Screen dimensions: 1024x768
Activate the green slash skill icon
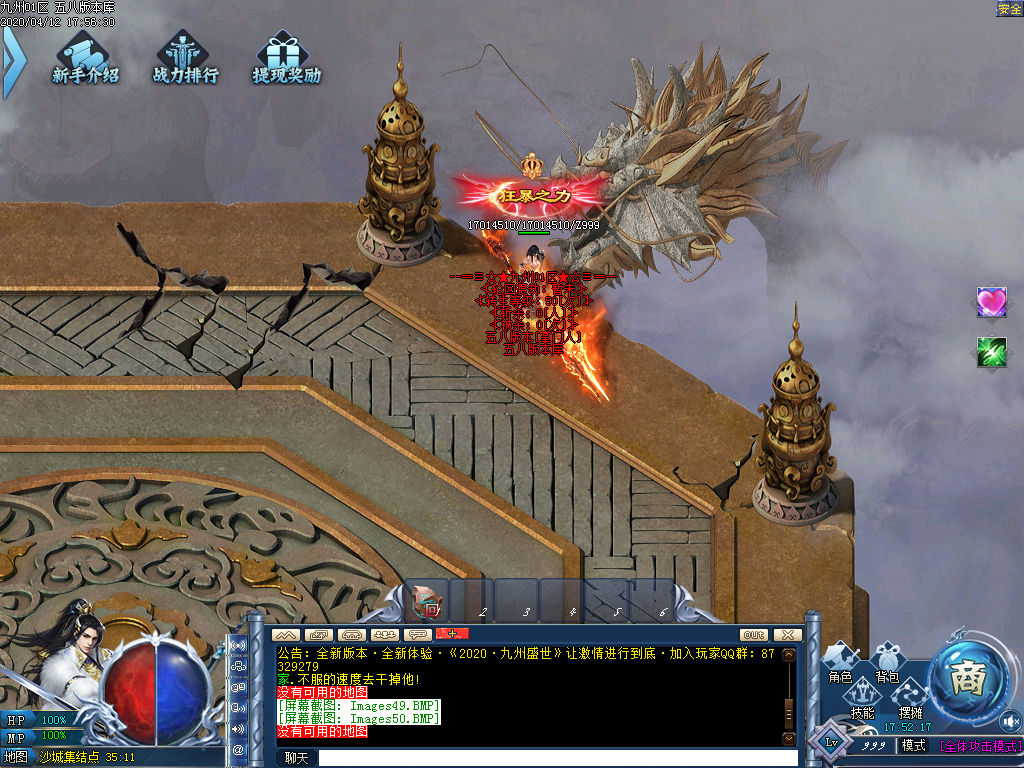(x=992, y=351)
